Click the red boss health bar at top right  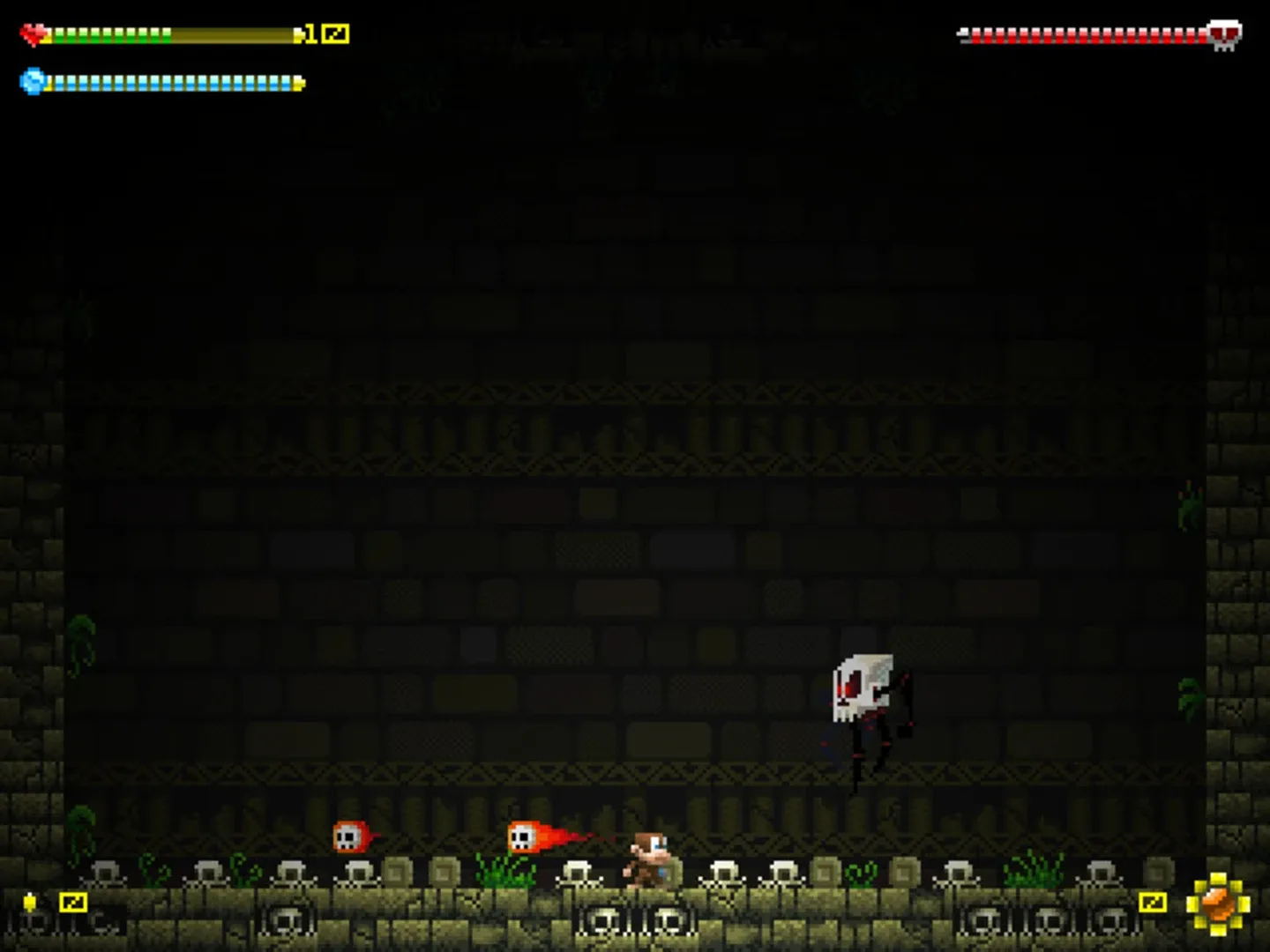1085,35
